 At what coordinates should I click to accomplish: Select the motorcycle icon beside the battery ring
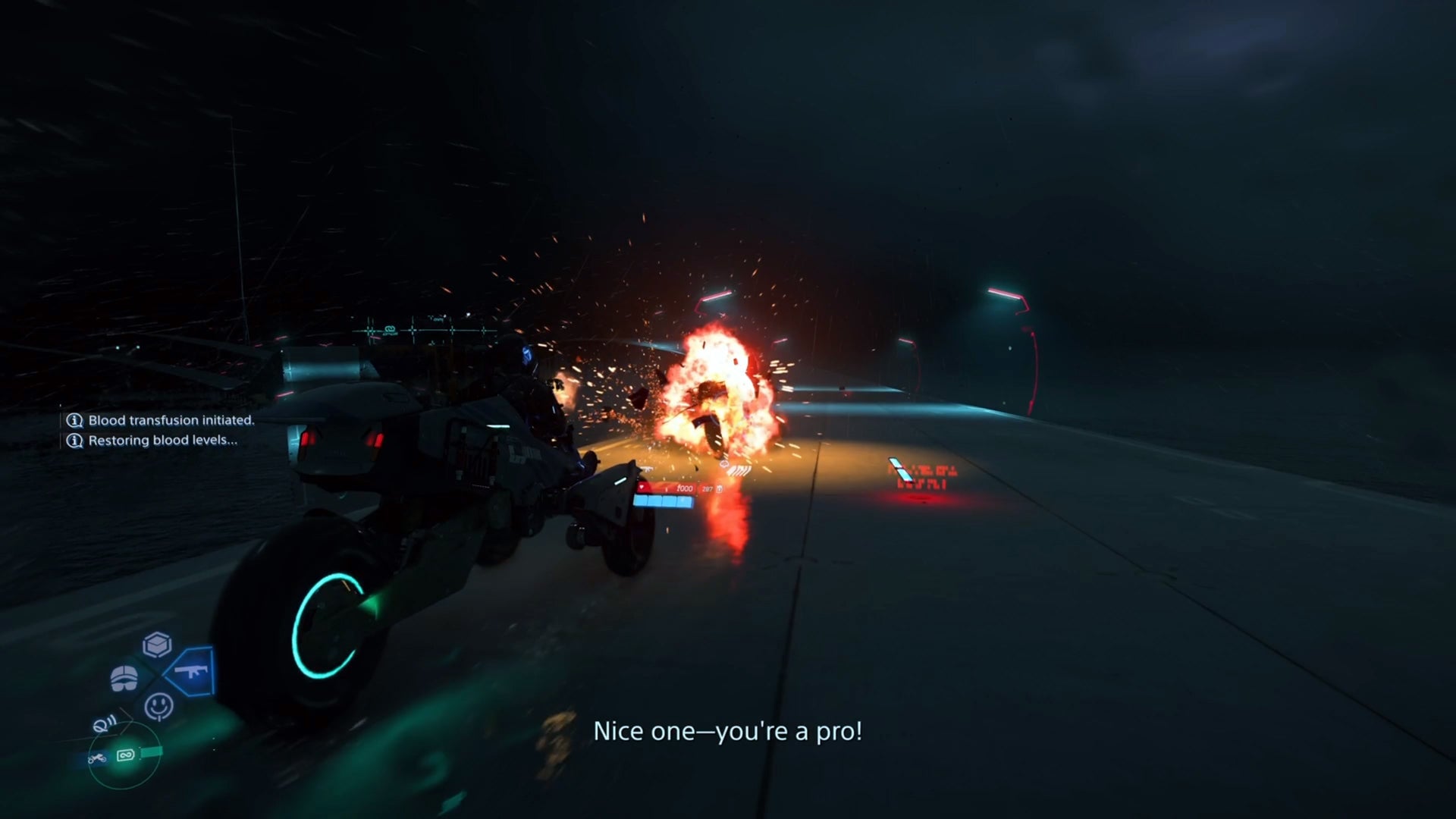pyautogui.click(x=99, y=759)
